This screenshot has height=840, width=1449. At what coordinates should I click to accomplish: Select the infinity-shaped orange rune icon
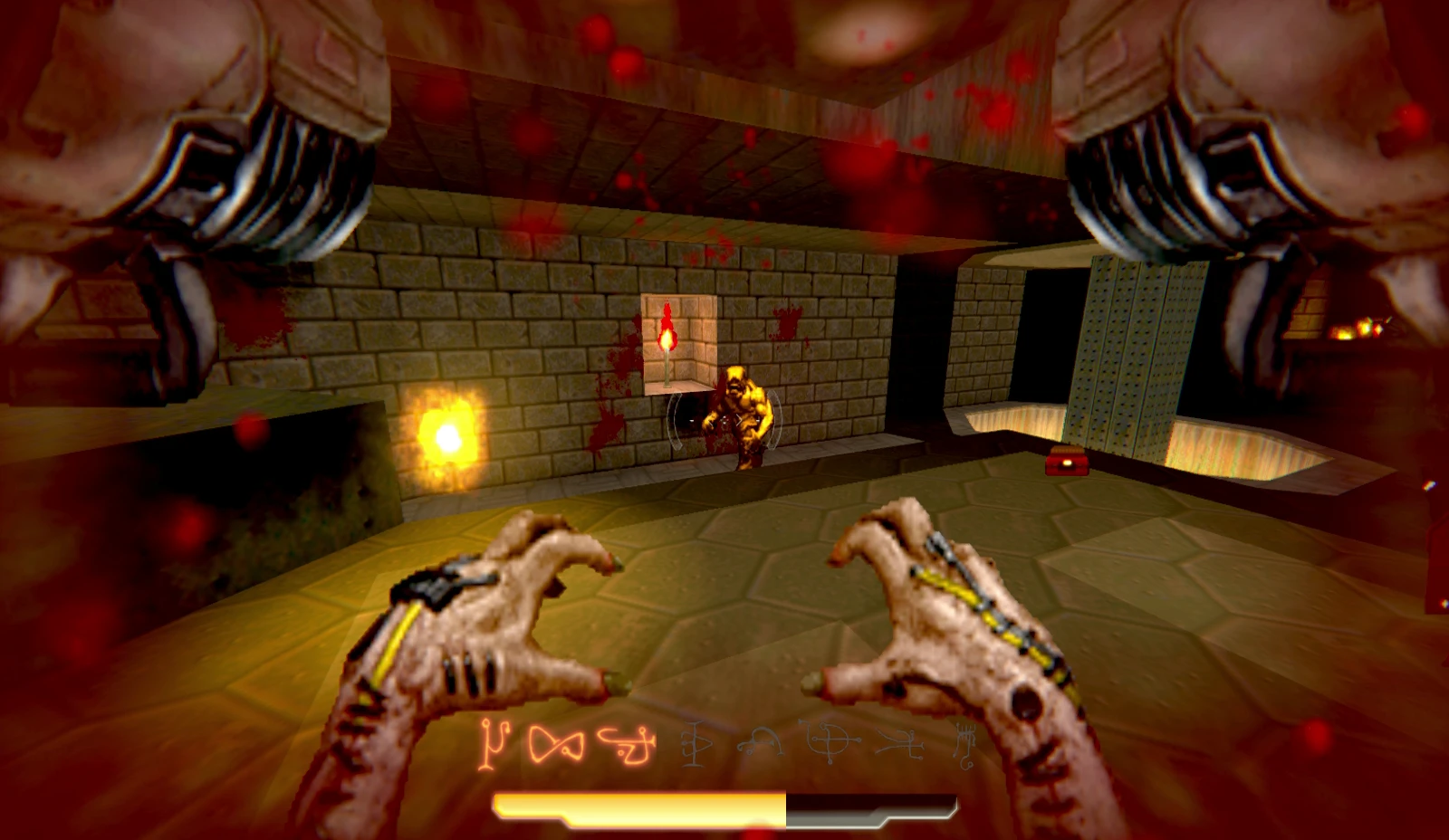(554, 744)
